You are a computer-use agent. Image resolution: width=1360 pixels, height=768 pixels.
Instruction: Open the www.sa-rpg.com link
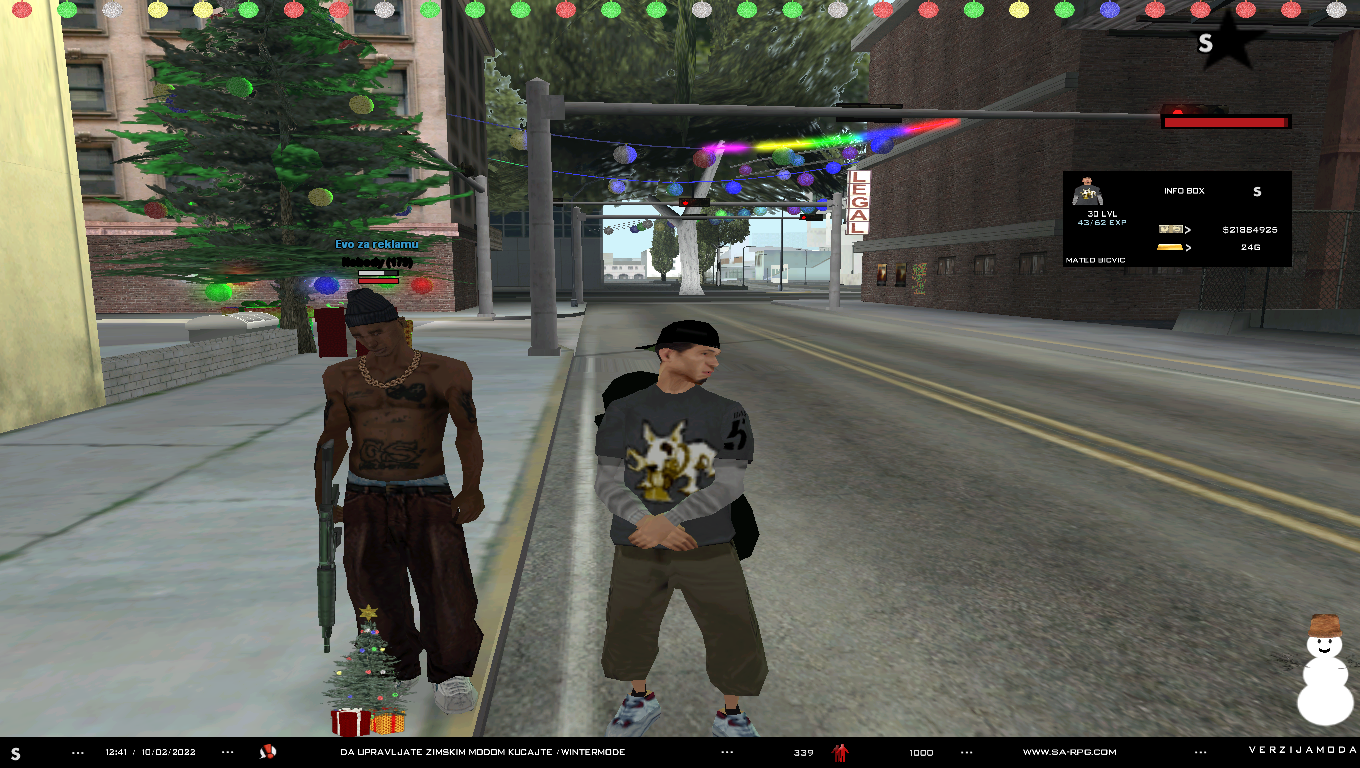click(x=1069, y=752)
